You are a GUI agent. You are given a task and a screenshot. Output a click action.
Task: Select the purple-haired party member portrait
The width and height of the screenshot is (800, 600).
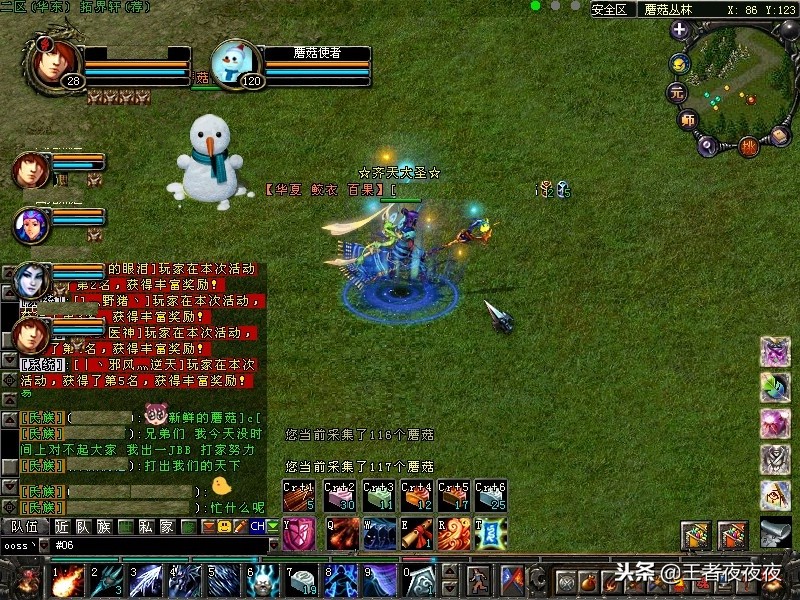[30, 223]
